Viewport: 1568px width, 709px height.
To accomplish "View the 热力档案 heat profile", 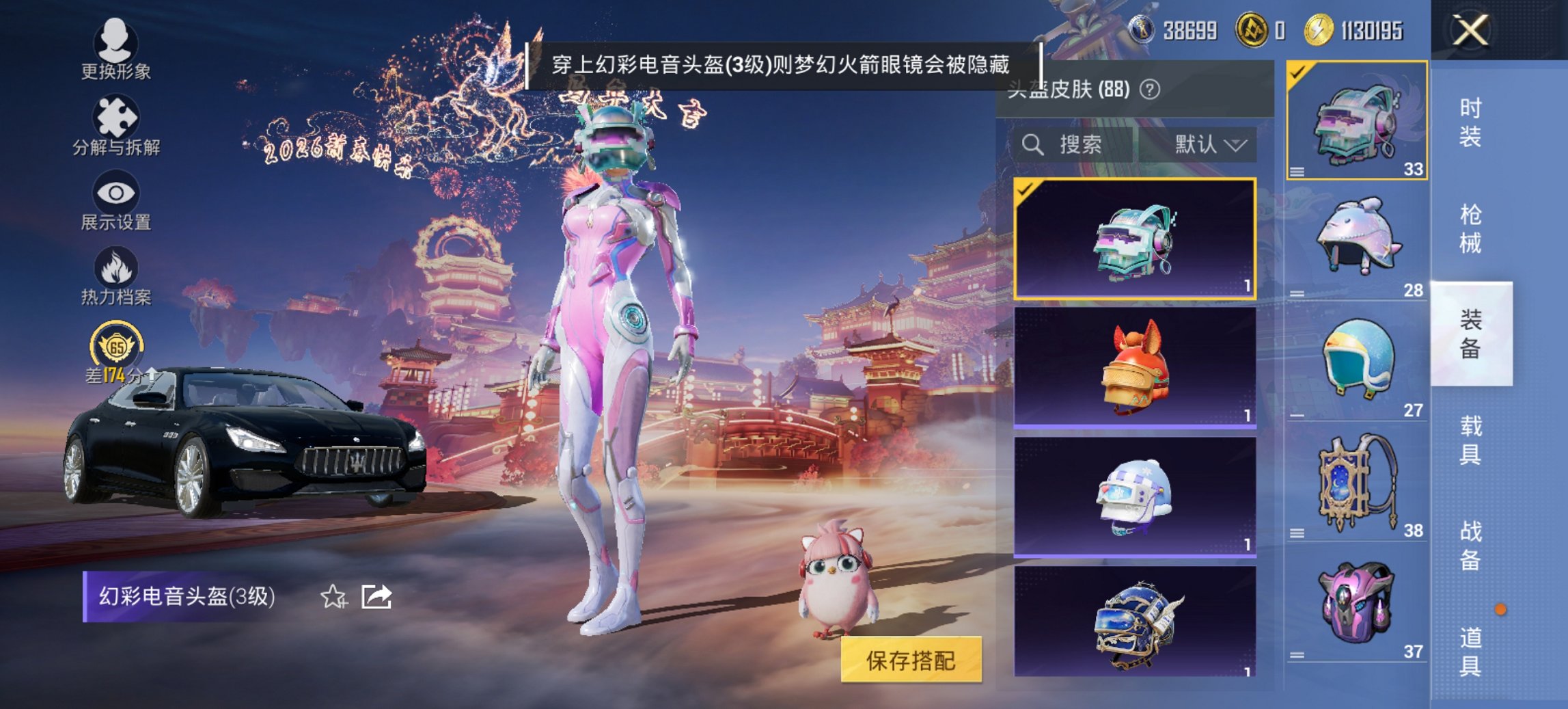I will 115,277.
